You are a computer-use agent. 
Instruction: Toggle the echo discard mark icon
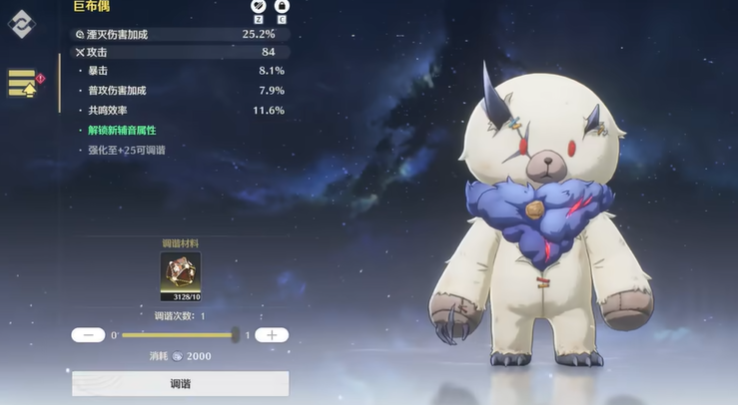tap(257, 7)
